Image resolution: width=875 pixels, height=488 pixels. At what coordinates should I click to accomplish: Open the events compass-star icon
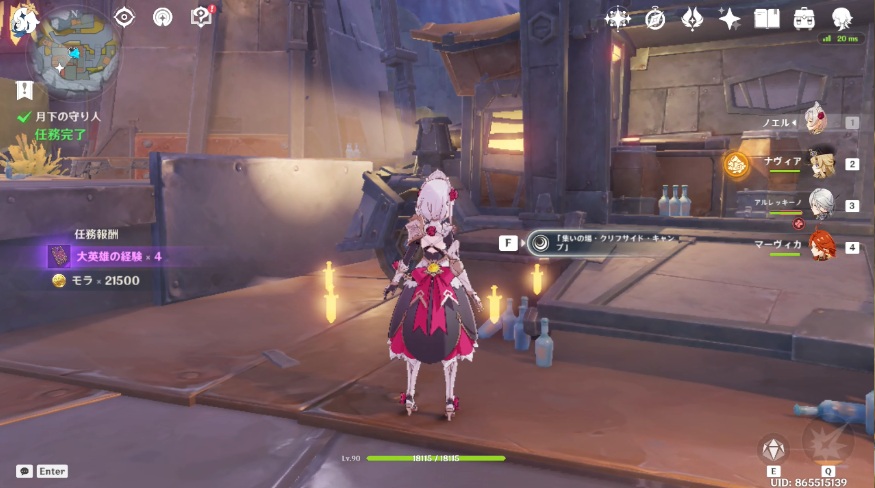pyautogui.click(x=618, y=18)
